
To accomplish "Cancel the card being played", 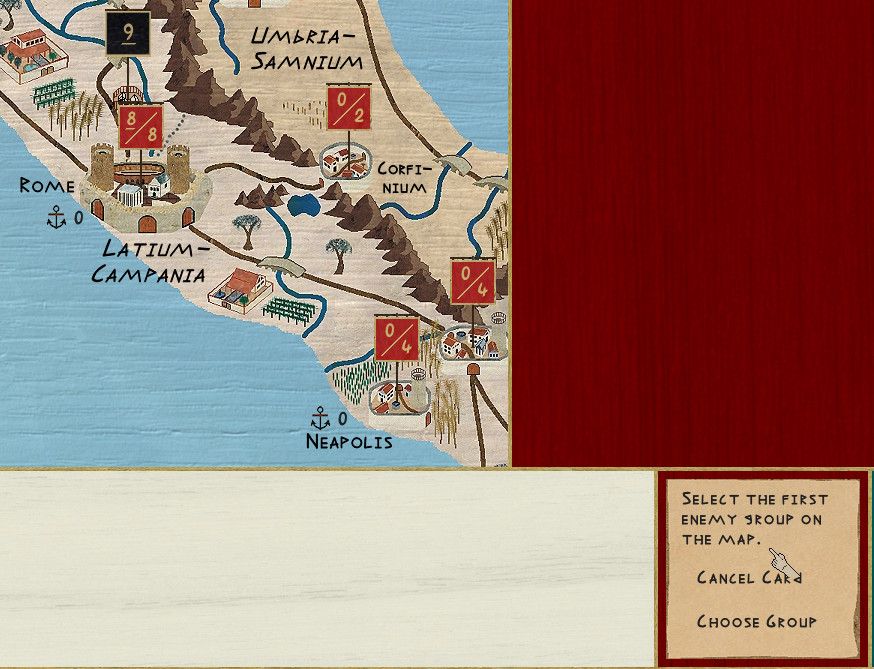I will pyautogui.click(x=749, y=577).
